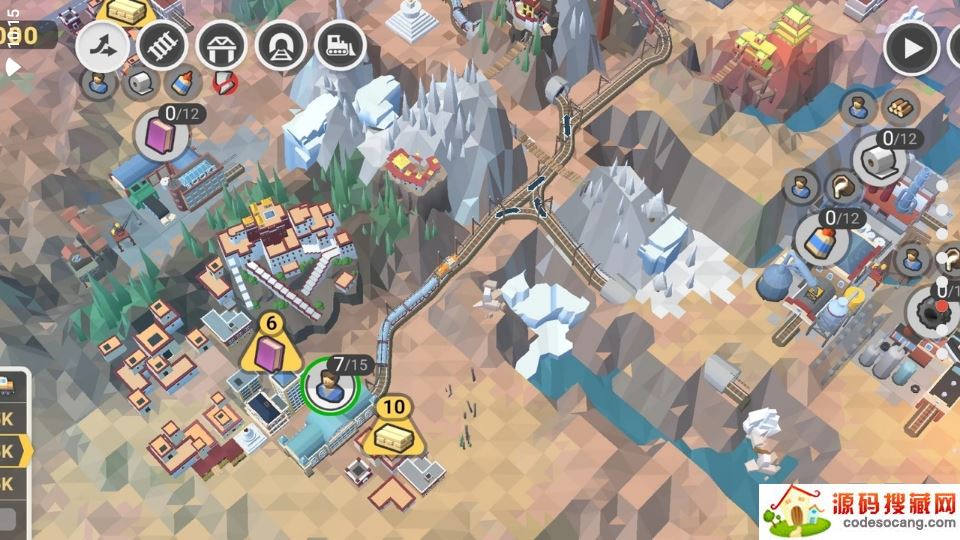This screenshot has height=540, width=960.
Task: Select the glue bottle station showing 0/12
Action: 822,238
